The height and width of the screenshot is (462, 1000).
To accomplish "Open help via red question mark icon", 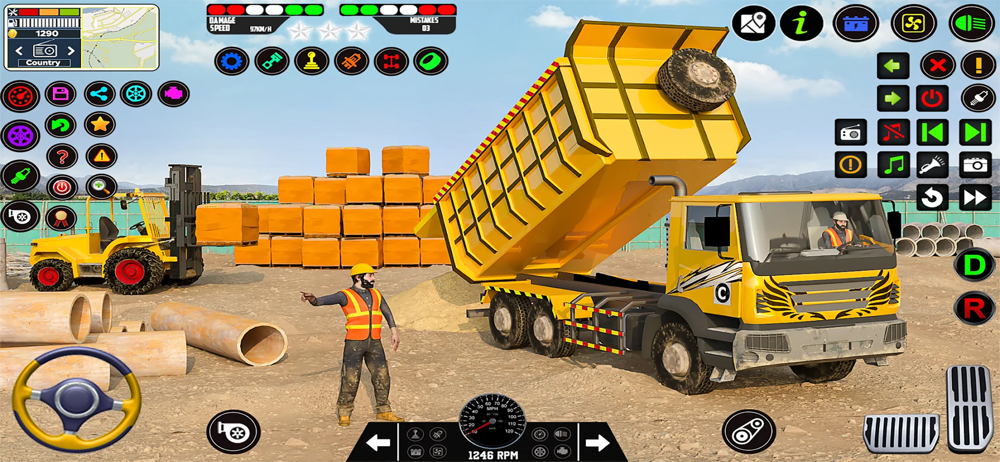I will point(61,156).
